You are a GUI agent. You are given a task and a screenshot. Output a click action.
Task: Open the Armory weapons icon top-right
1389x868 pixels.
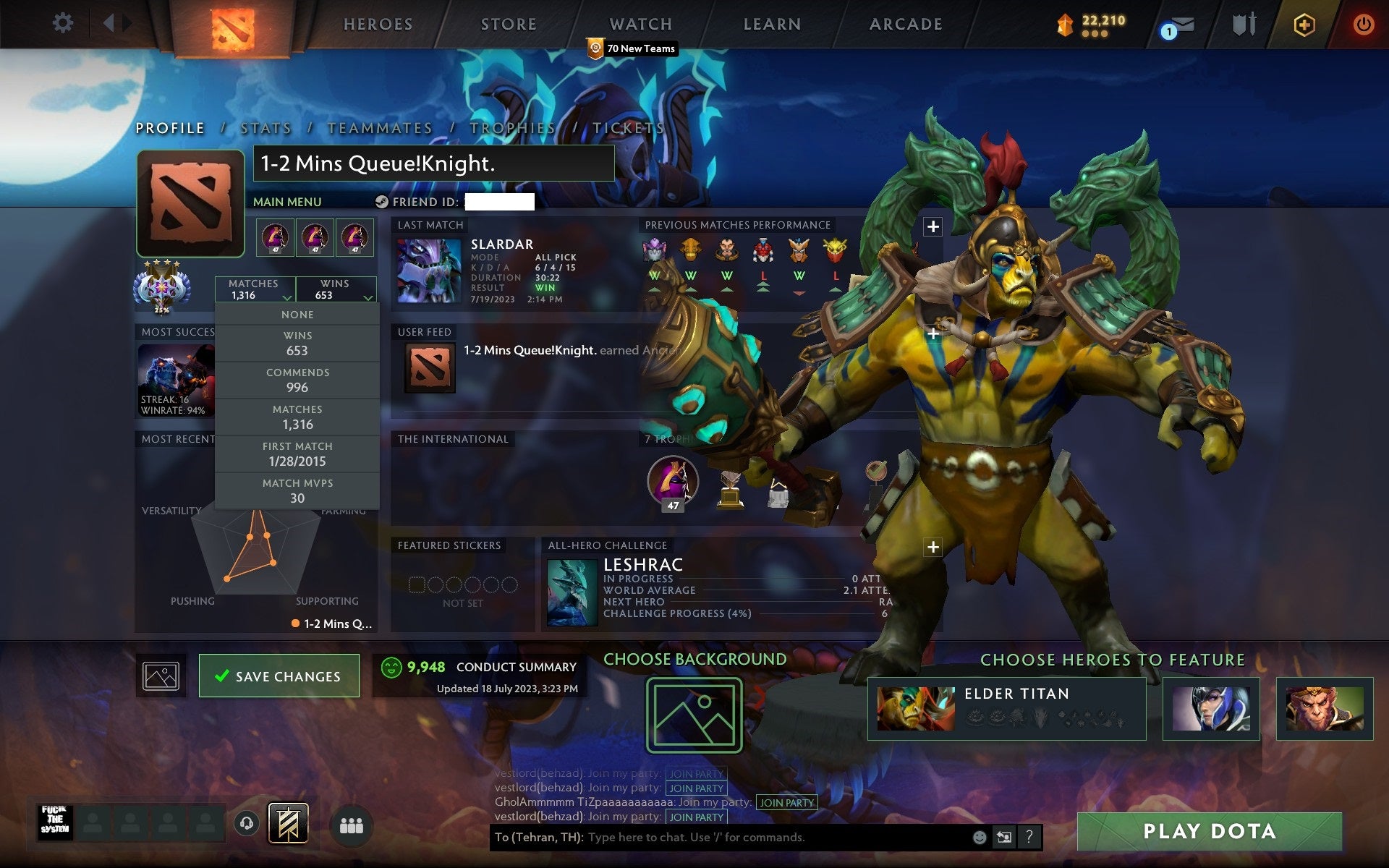(x=1243, y=23)
